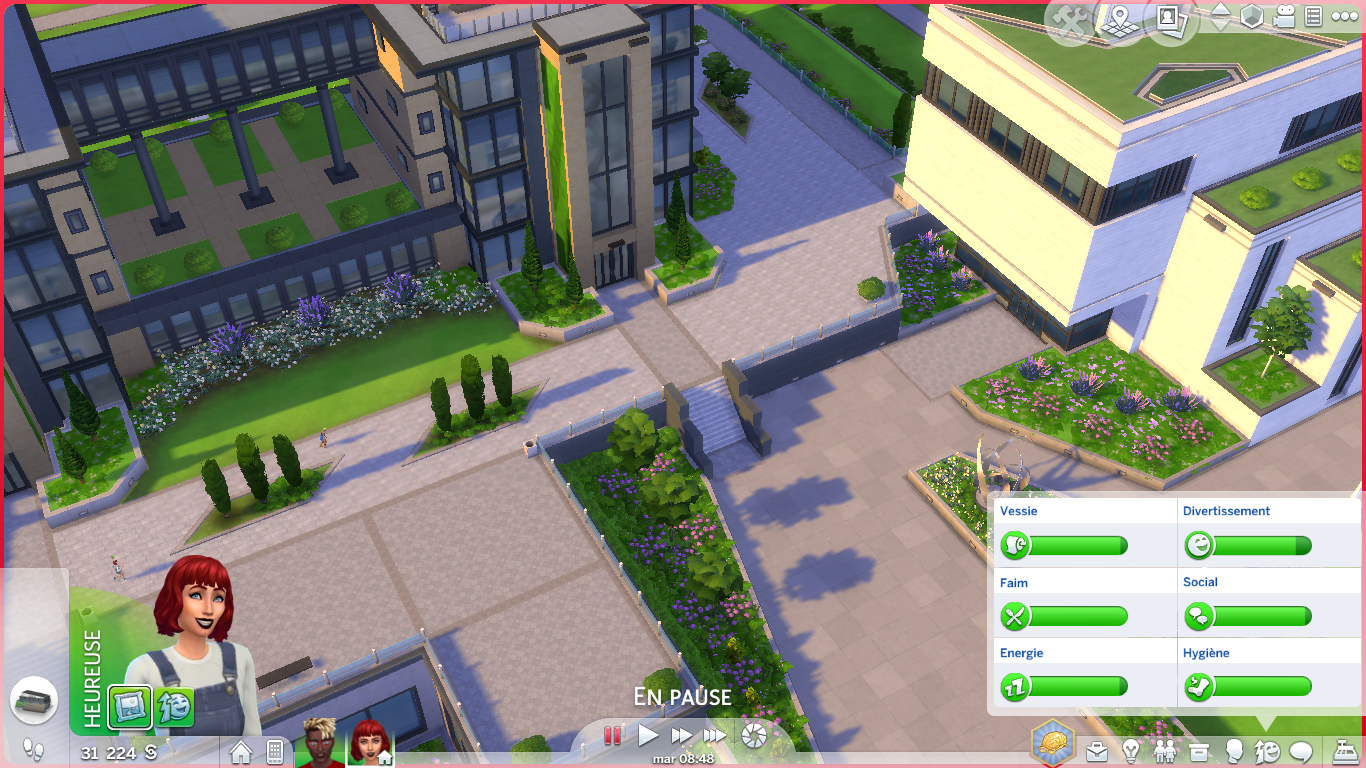Open the golden brain aspiration panel
The width and height of the screenshot is (1366, 768).
[x=1053, y=744]
